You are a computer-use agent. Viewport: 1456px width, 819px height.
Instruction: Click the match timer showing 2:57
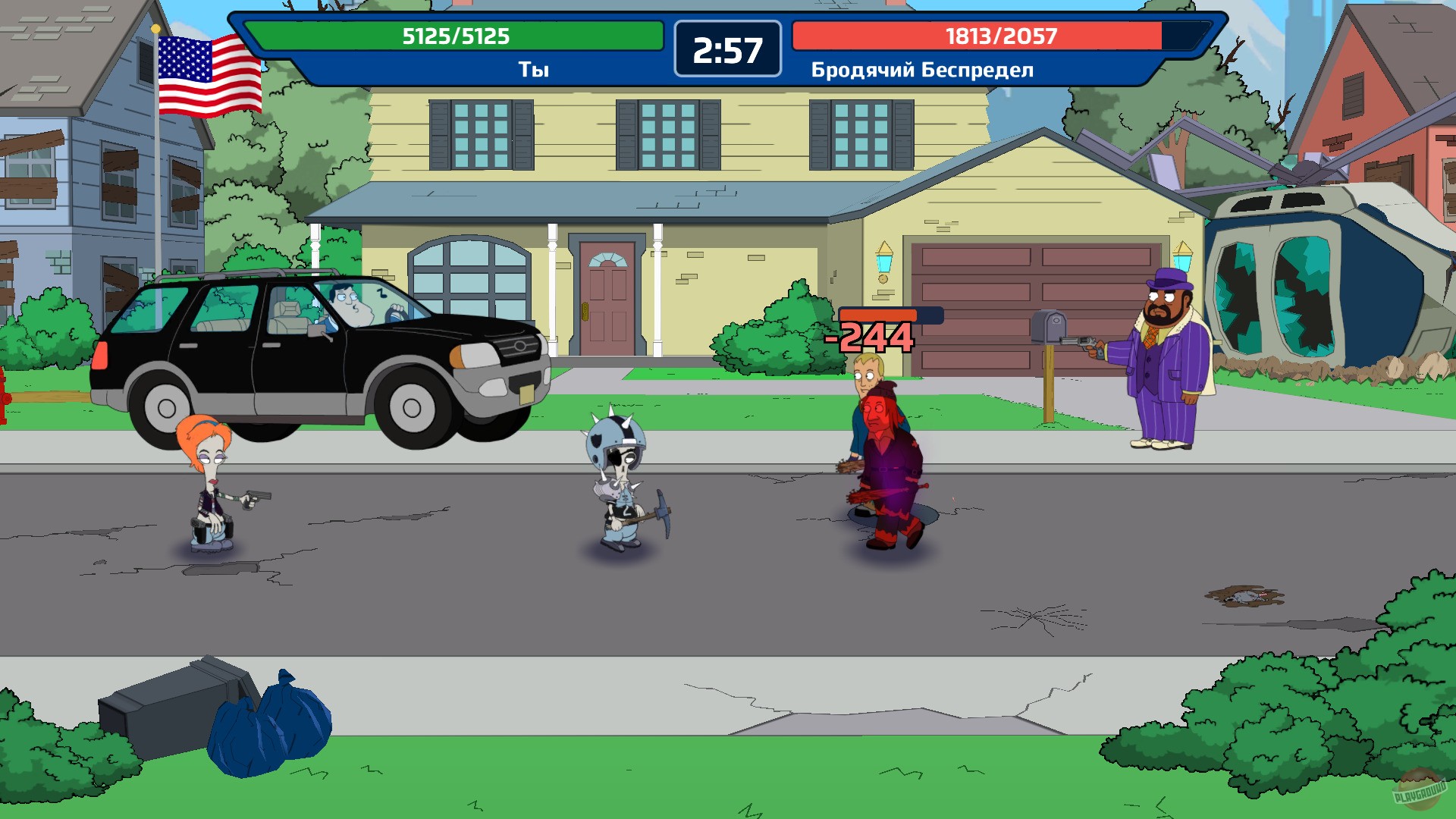pyautogui.click(x=726, y=51)
